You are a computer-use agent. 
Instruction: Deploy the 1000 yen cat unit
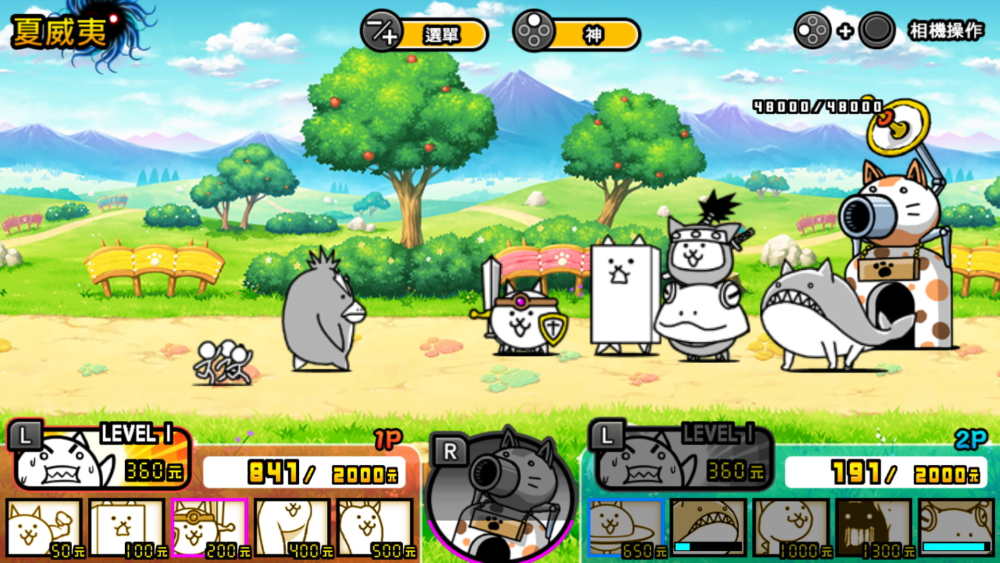(791, 527)
